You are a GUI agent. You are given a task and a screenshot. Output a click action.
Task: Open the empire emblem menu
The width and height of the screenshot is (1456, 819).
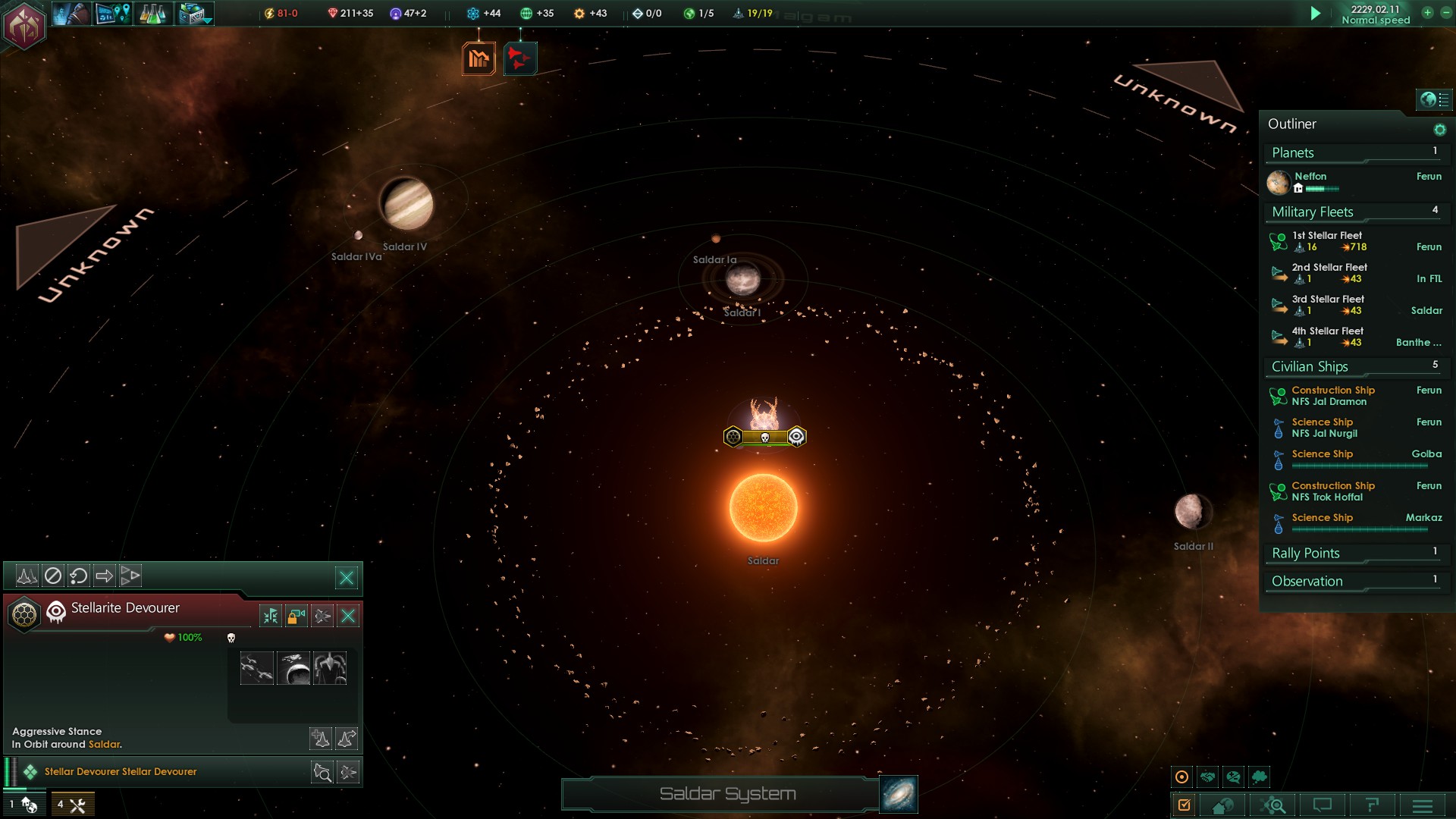tap(24, 26)
